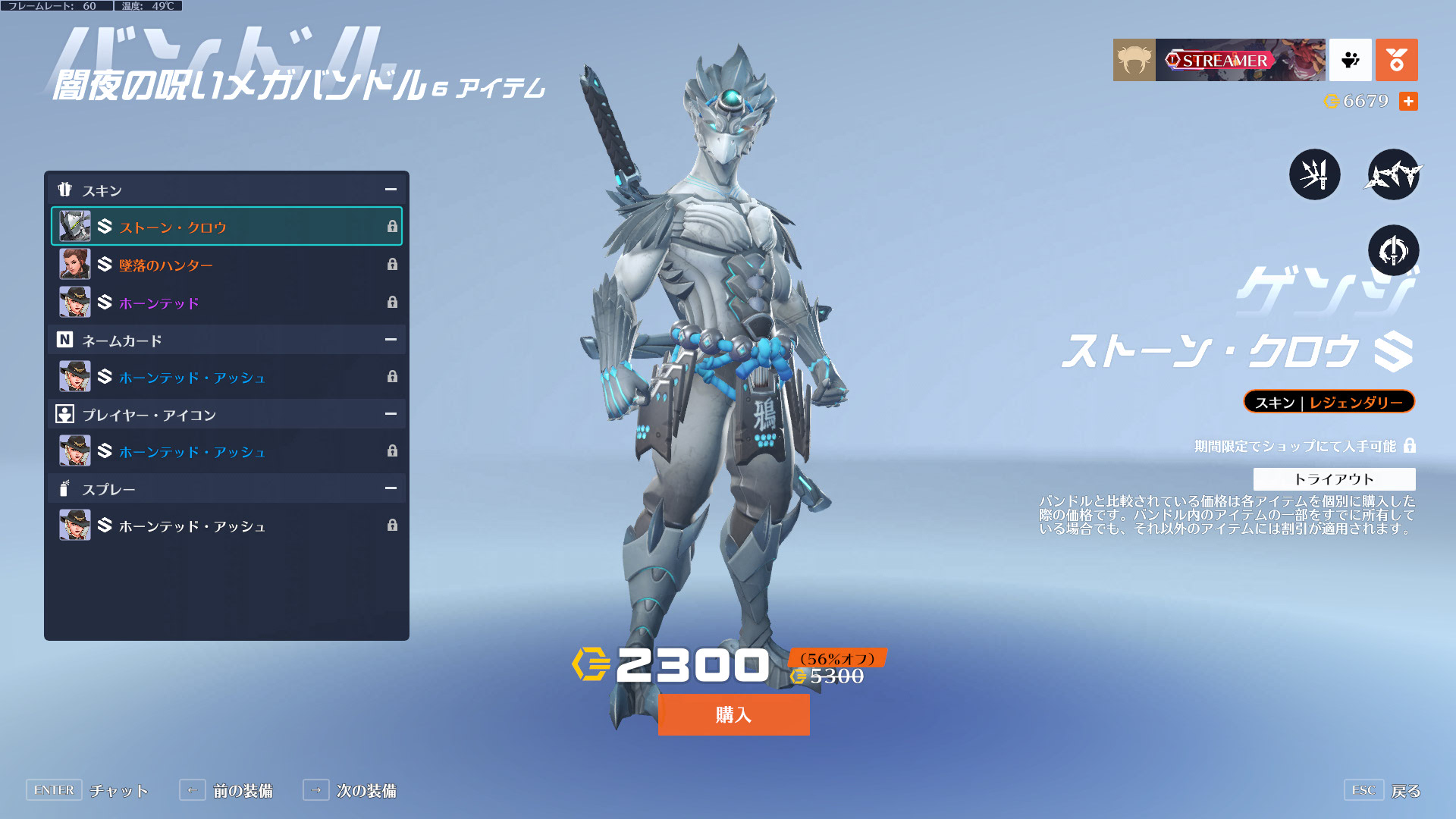Collapse the スキン category

tap(391, 190)
